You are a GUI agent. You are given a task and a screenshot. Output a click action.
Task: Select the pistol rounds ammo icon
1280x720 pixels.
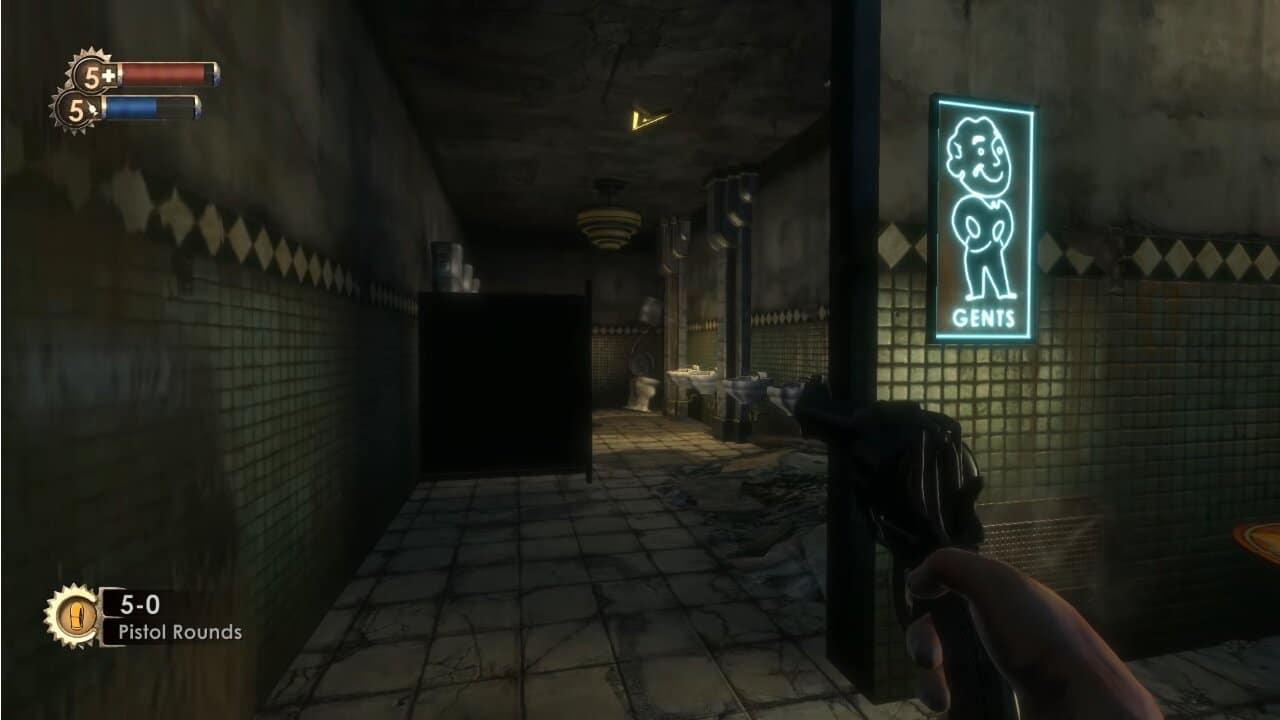(x=77, y=615)
